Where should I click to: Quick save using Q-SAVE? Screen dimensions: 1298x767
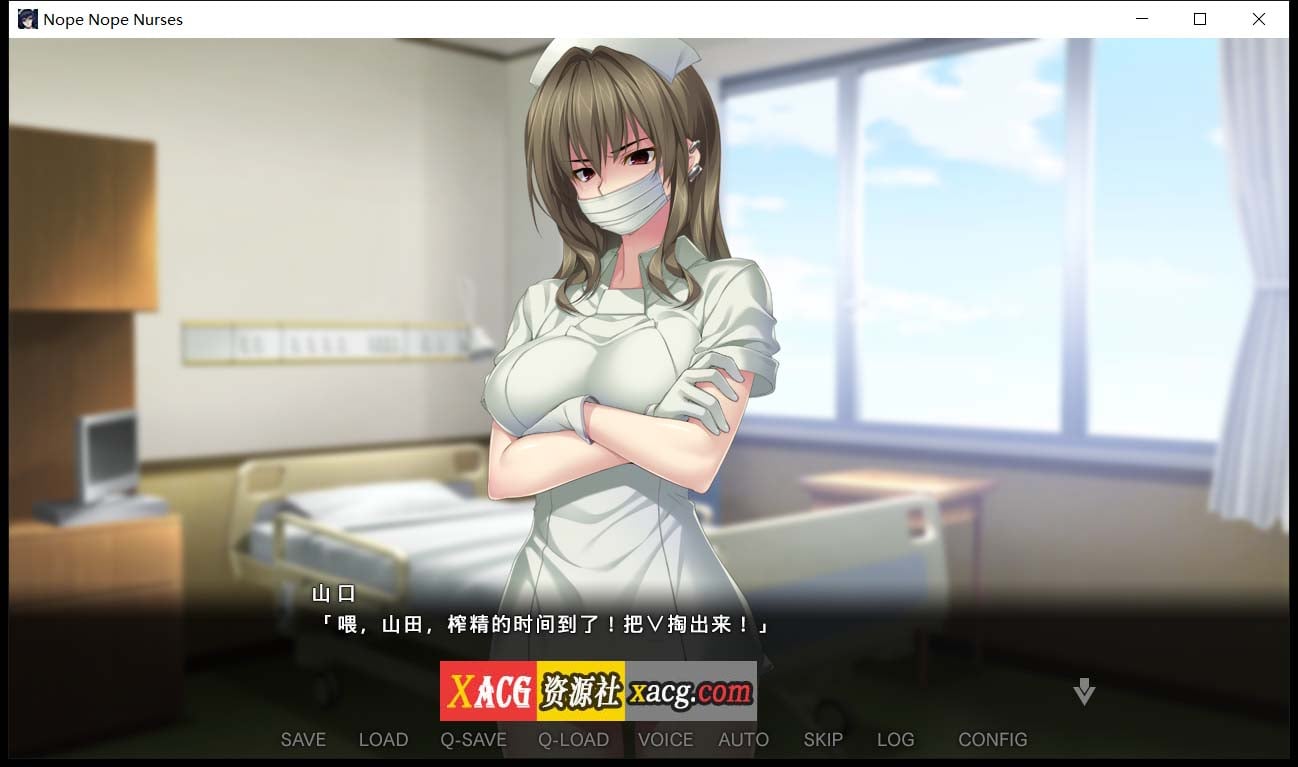pos(473,740)
